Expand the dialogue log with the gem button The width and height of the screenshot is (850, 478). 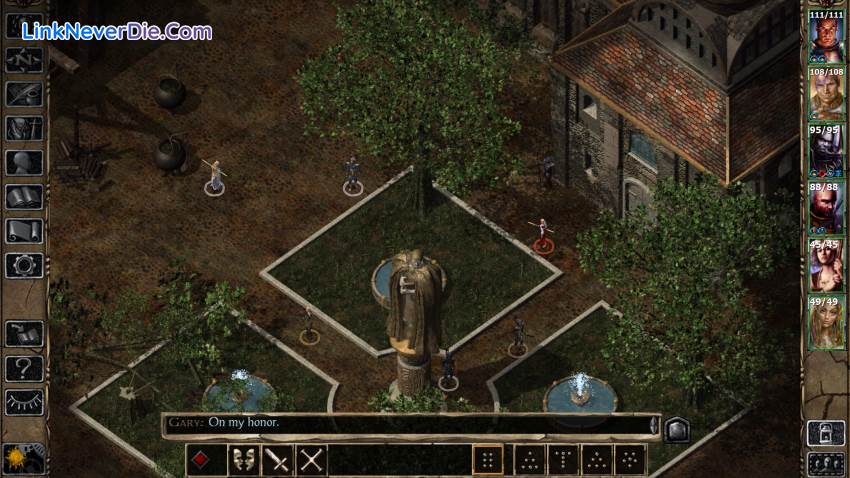click(675, 426)
